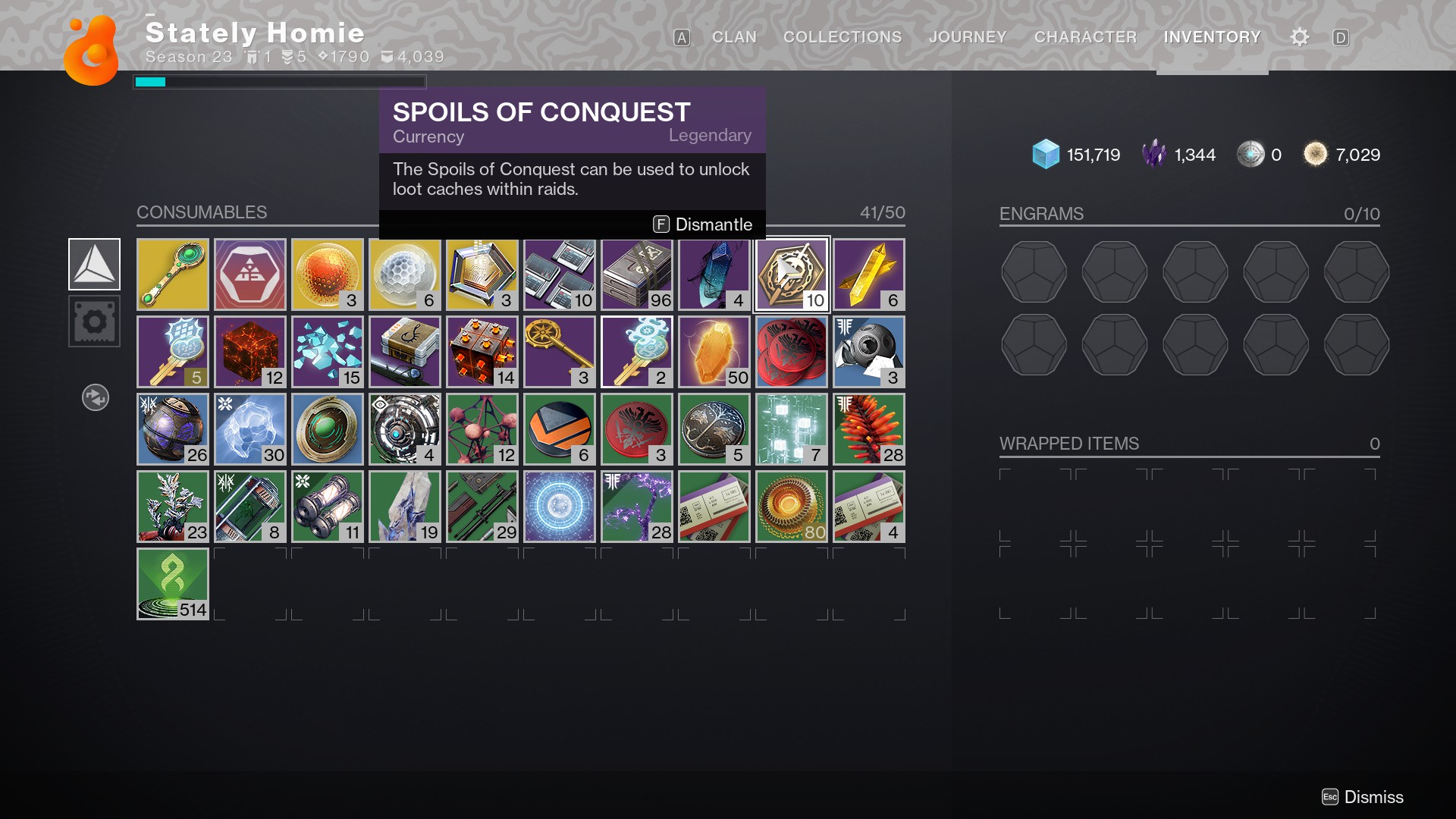Select the green consumable stack of 514

tap(172, 583)
